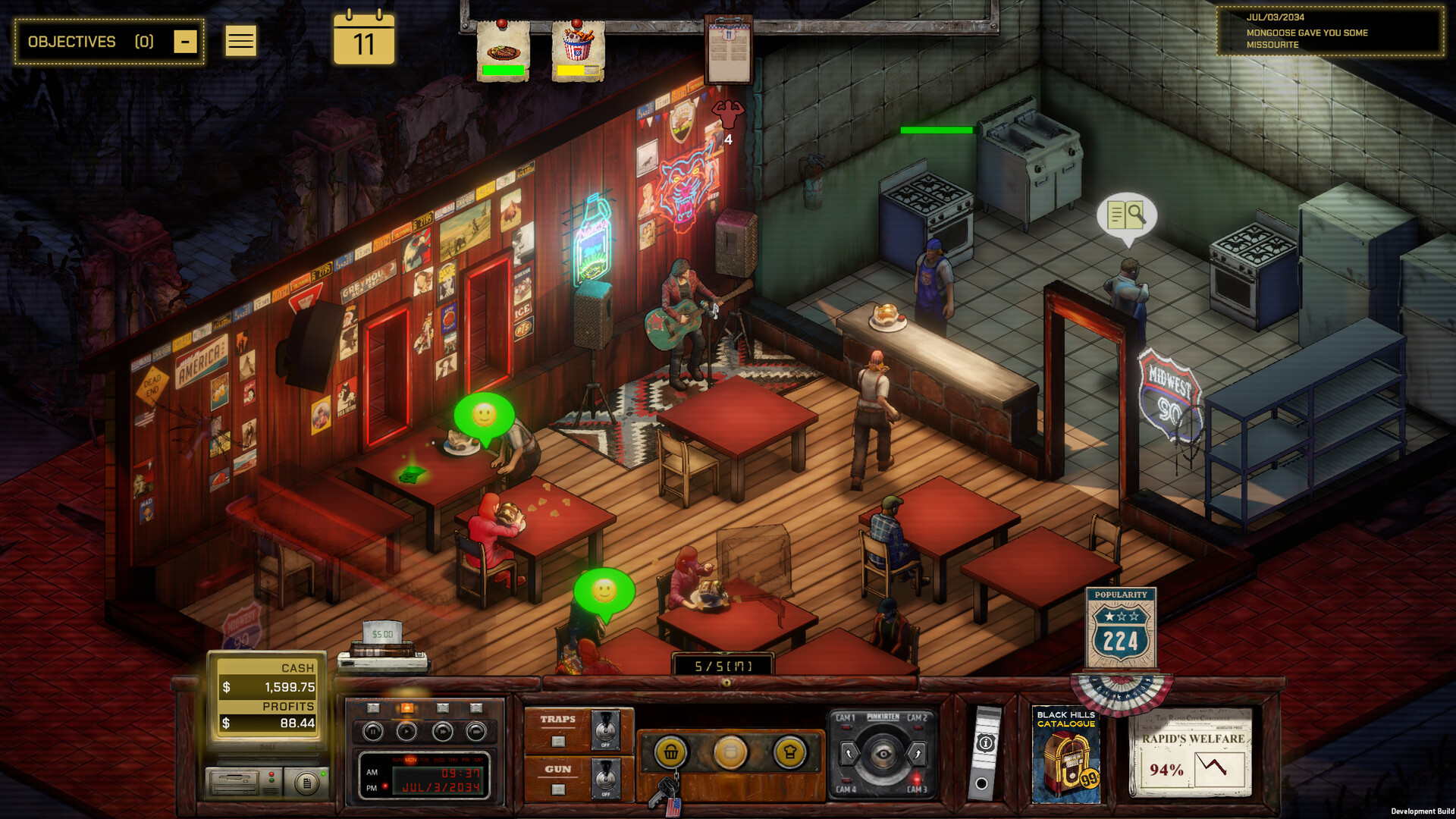Screen dimensions: 1456x819
Task: Click the shopping basket button
Action: pyautogui.click(x=671, y=752)
